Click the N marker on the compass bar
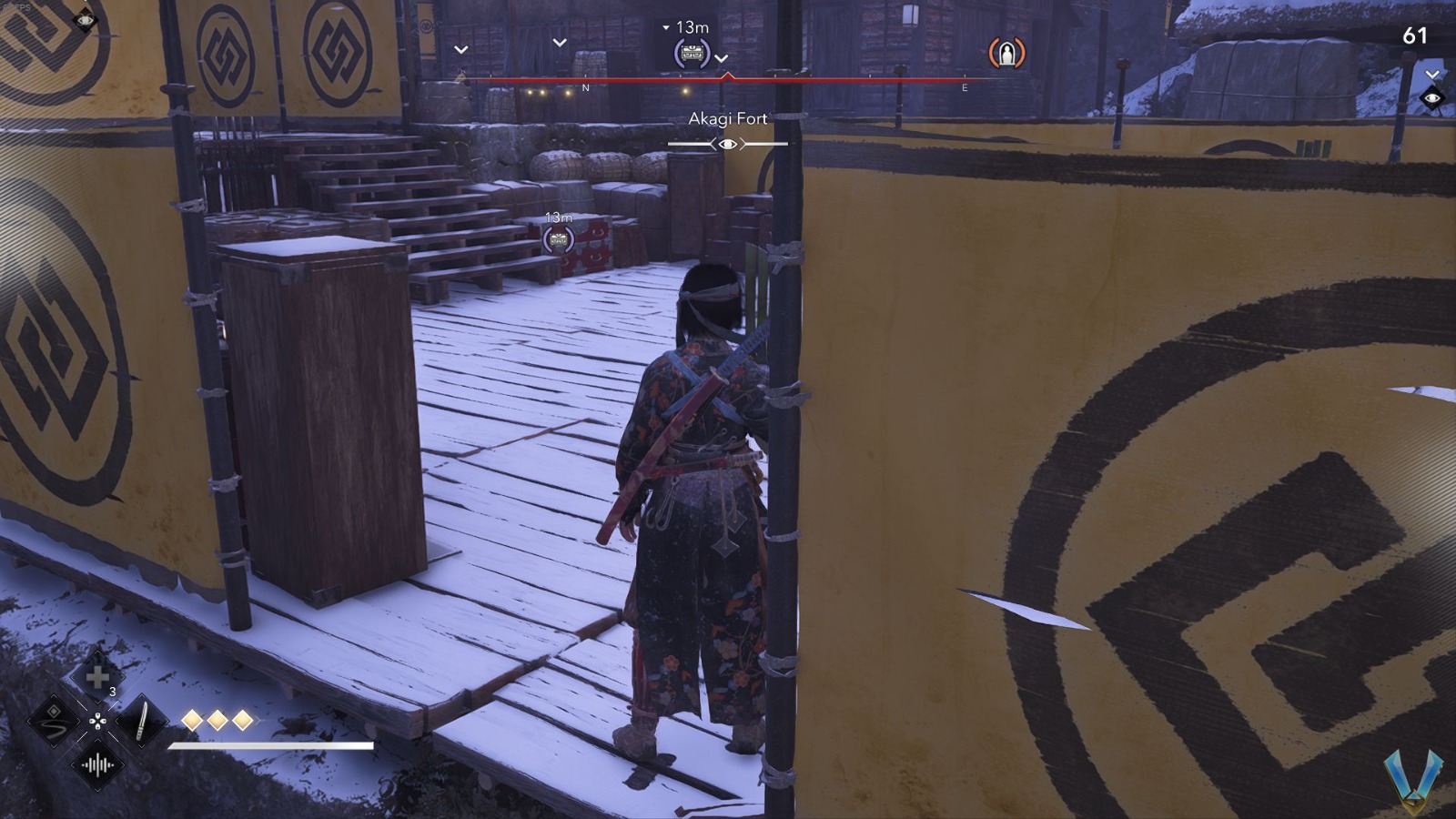 click(x=585, y=87)
